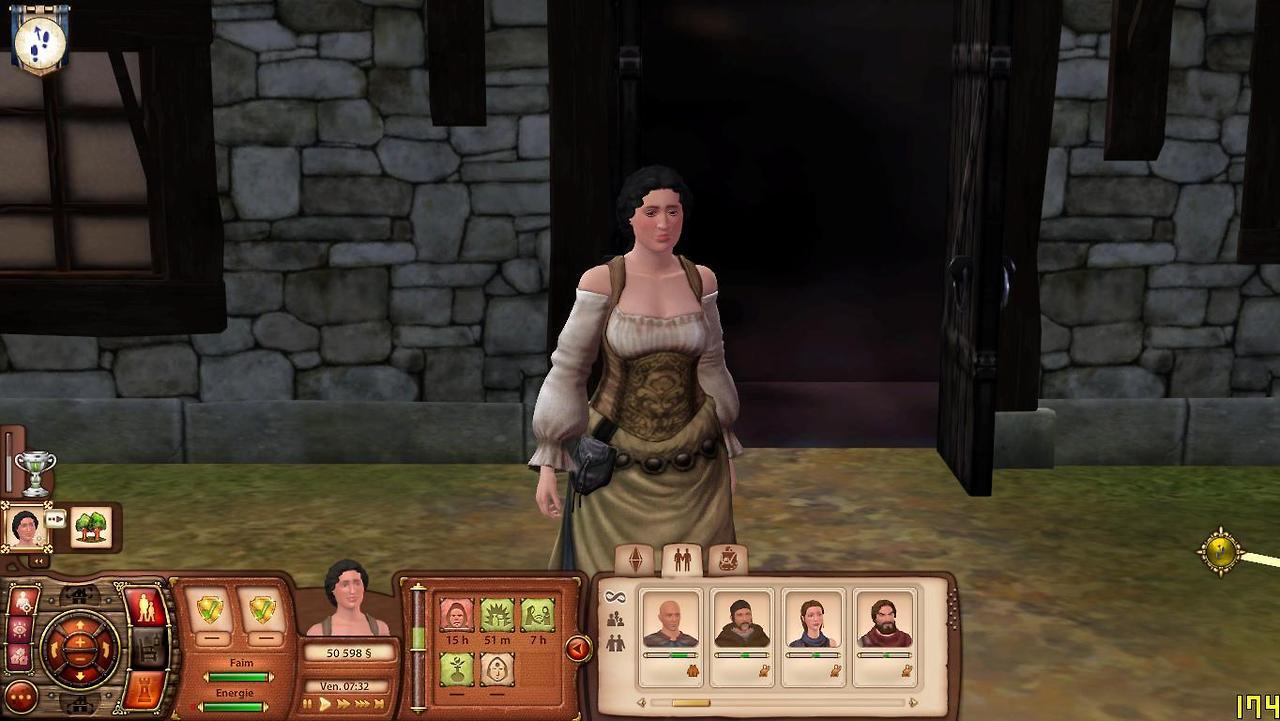The image size is (1280, 721).
Task: Click the trees location icon
Action: [x=91, y=527]
